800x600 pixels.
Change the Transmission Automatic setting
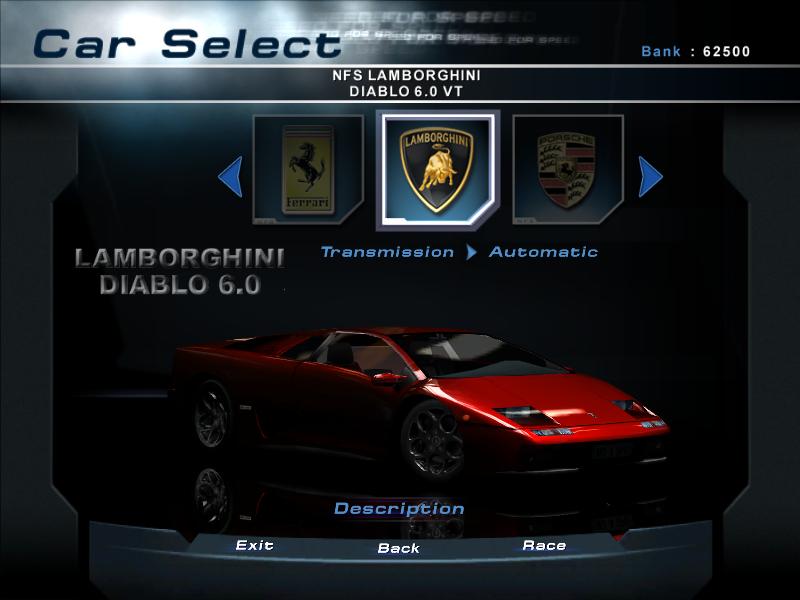543,252
